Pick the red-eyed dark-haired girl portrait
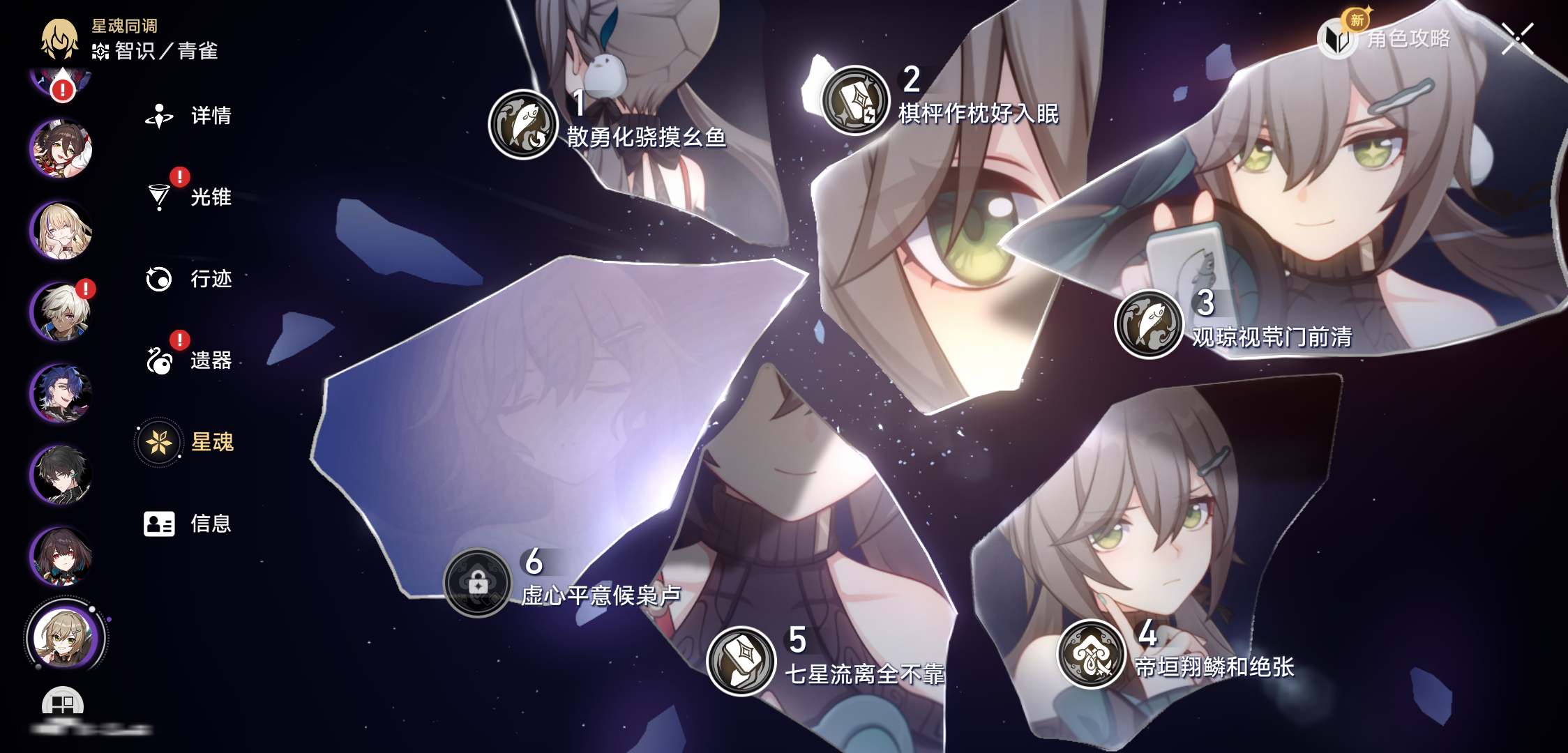The width and height of the screenshot is (1568, 753). 61,556
